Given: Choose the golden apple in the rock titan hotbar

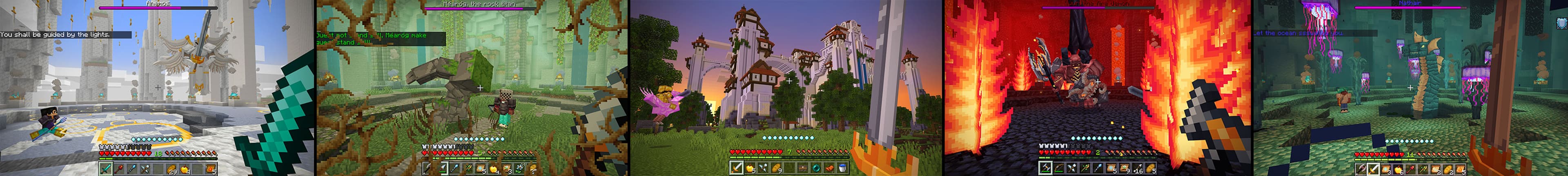Looking at the screenshot, I should point(494,168).
